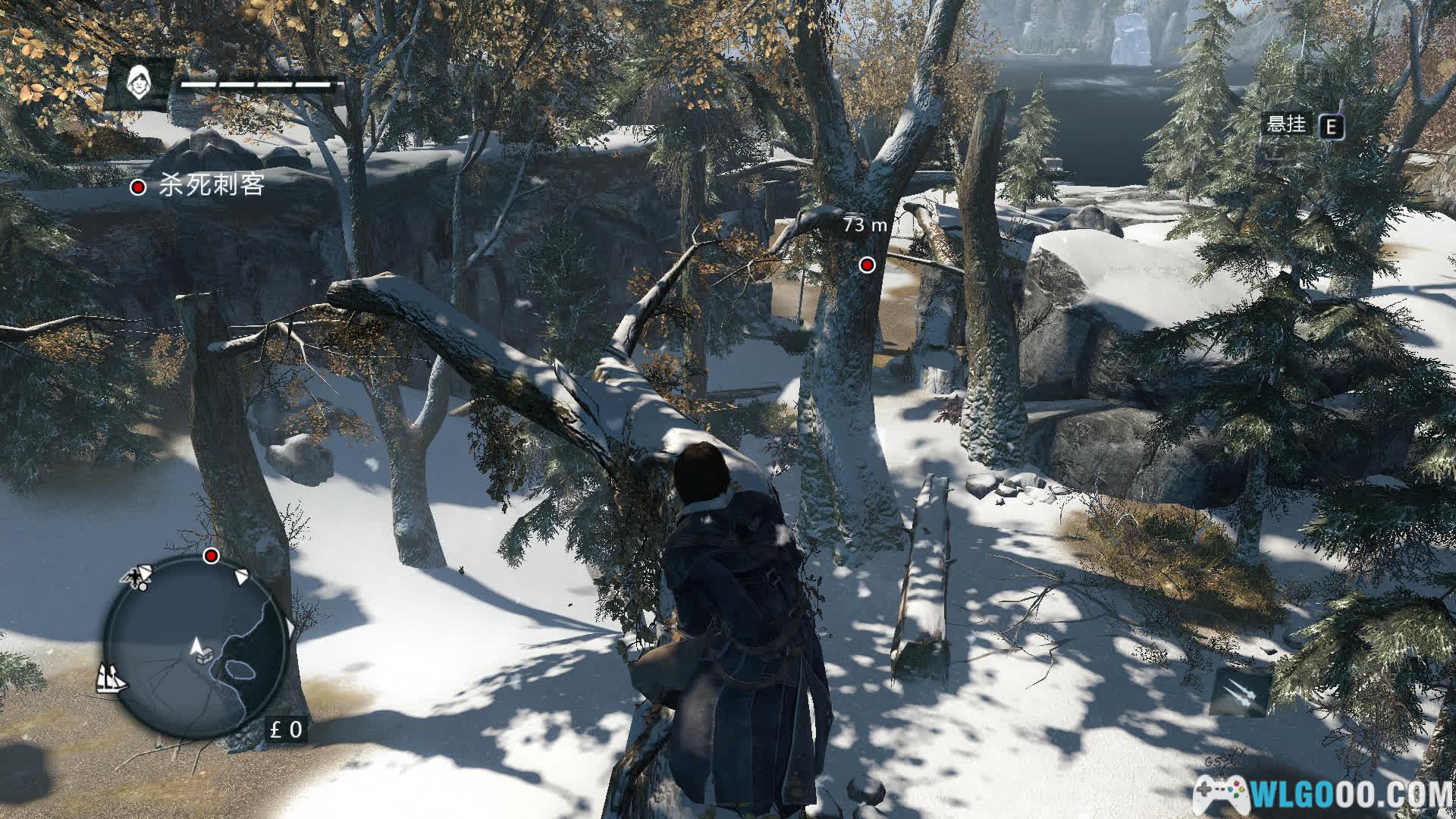This screenshot has height=819, width=1456.
Task: Select the ship icon beside the minimap
Action: point(112,677)
